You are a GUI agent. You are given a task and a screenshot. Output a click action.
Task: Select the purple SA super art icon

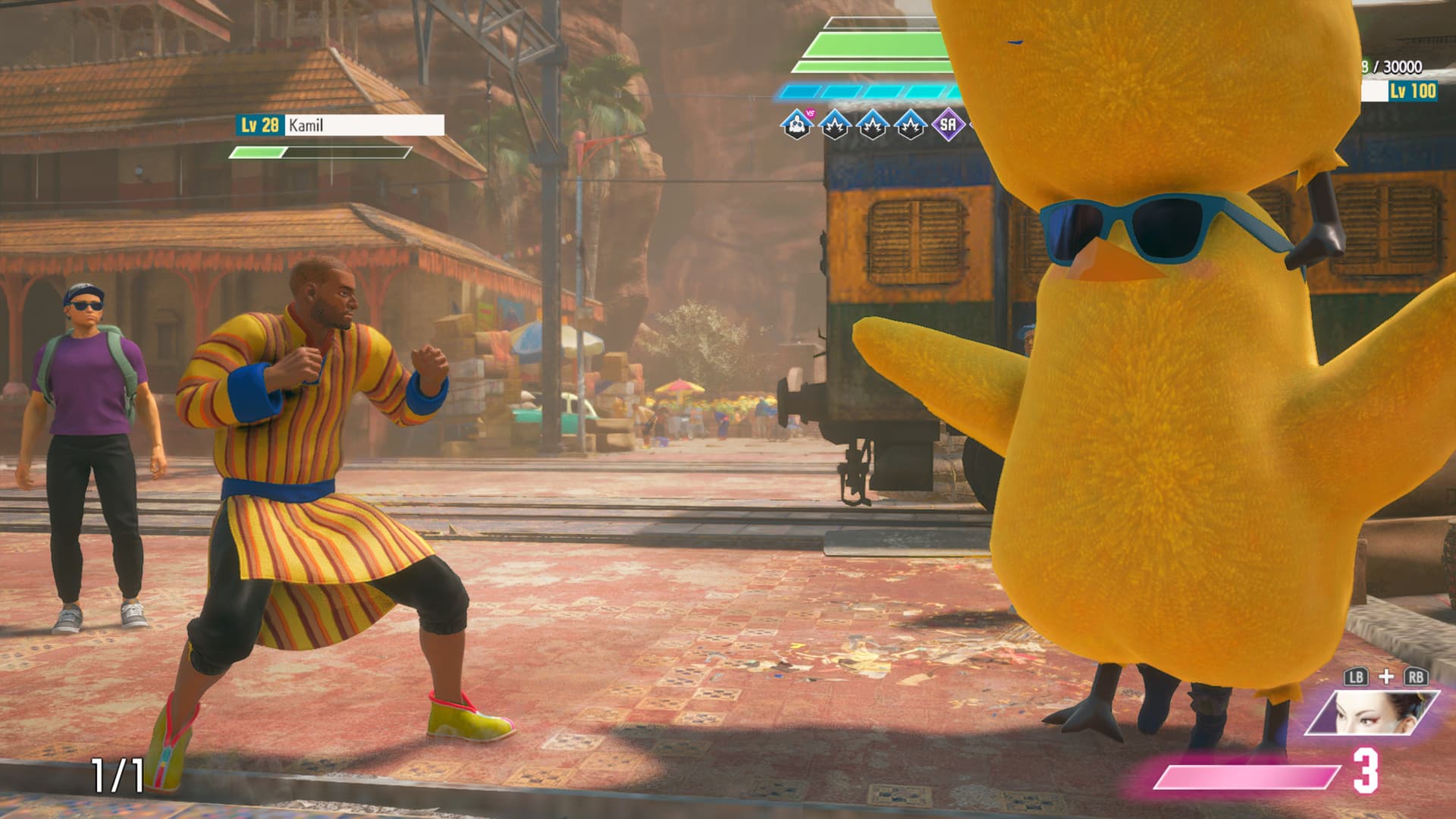(948, 124)
